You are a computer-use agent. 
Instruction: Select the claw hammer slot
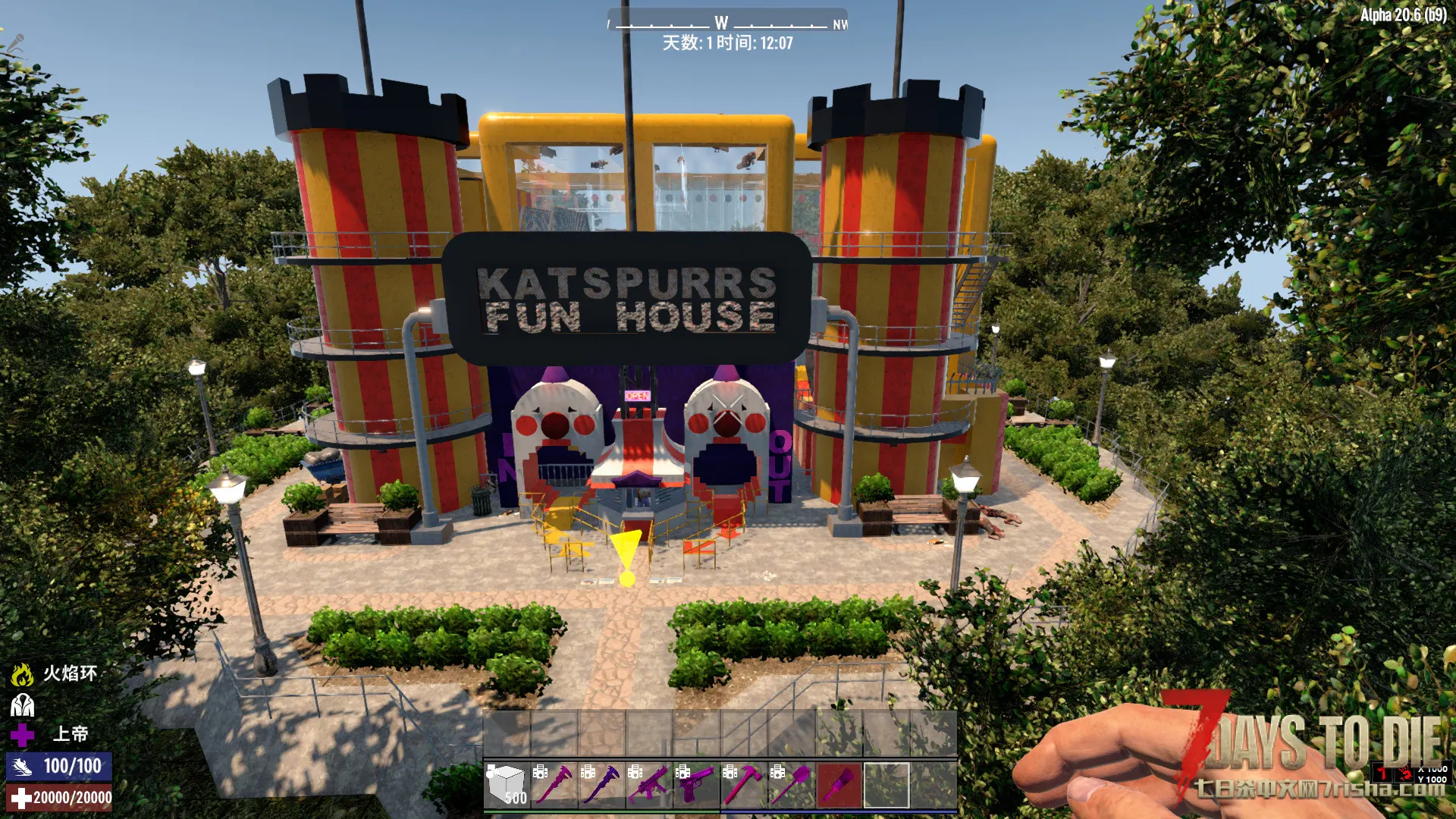pos(744,785)
